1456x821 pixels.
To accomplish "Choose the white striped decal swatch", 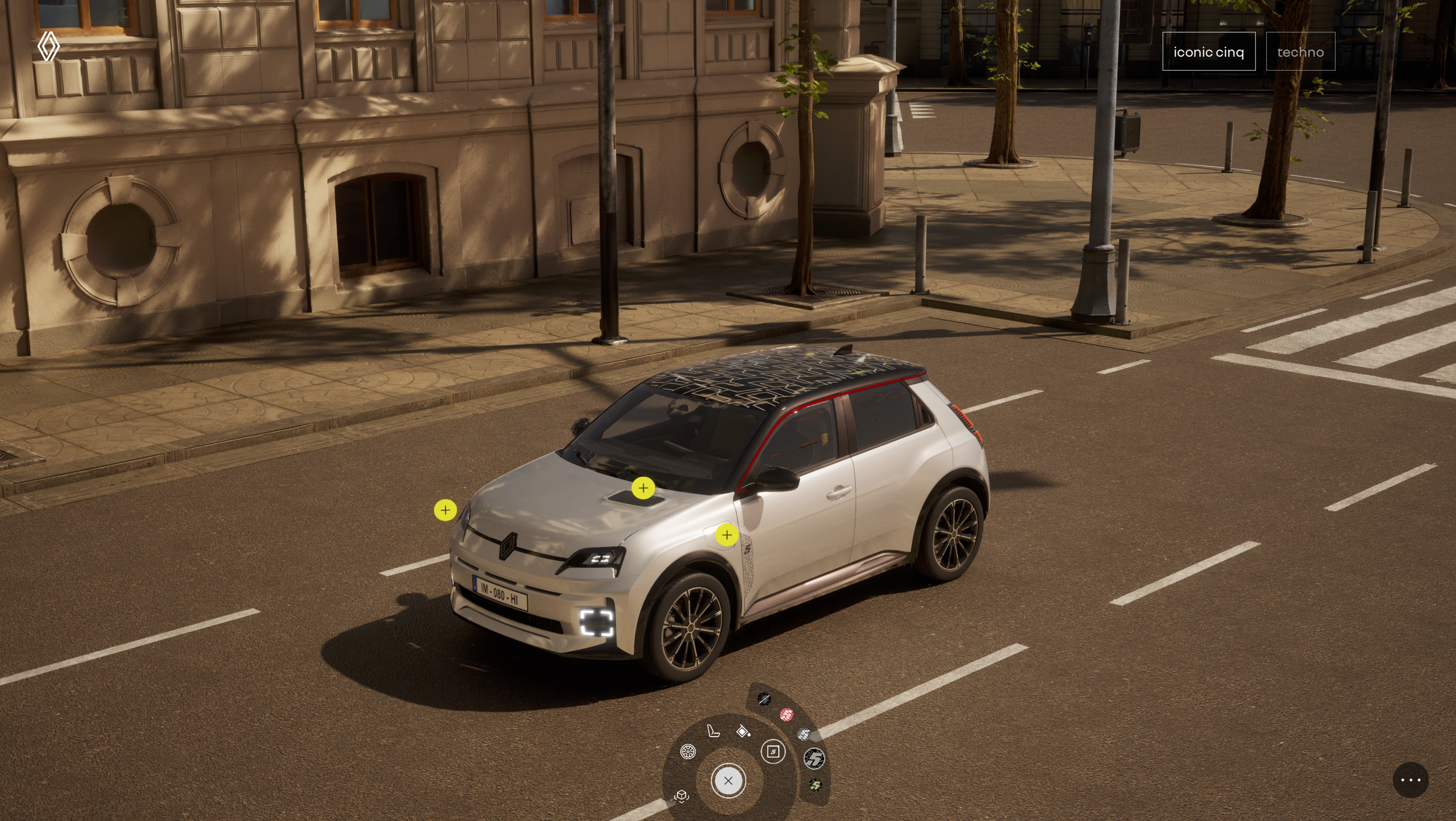I will pos(804,734).
